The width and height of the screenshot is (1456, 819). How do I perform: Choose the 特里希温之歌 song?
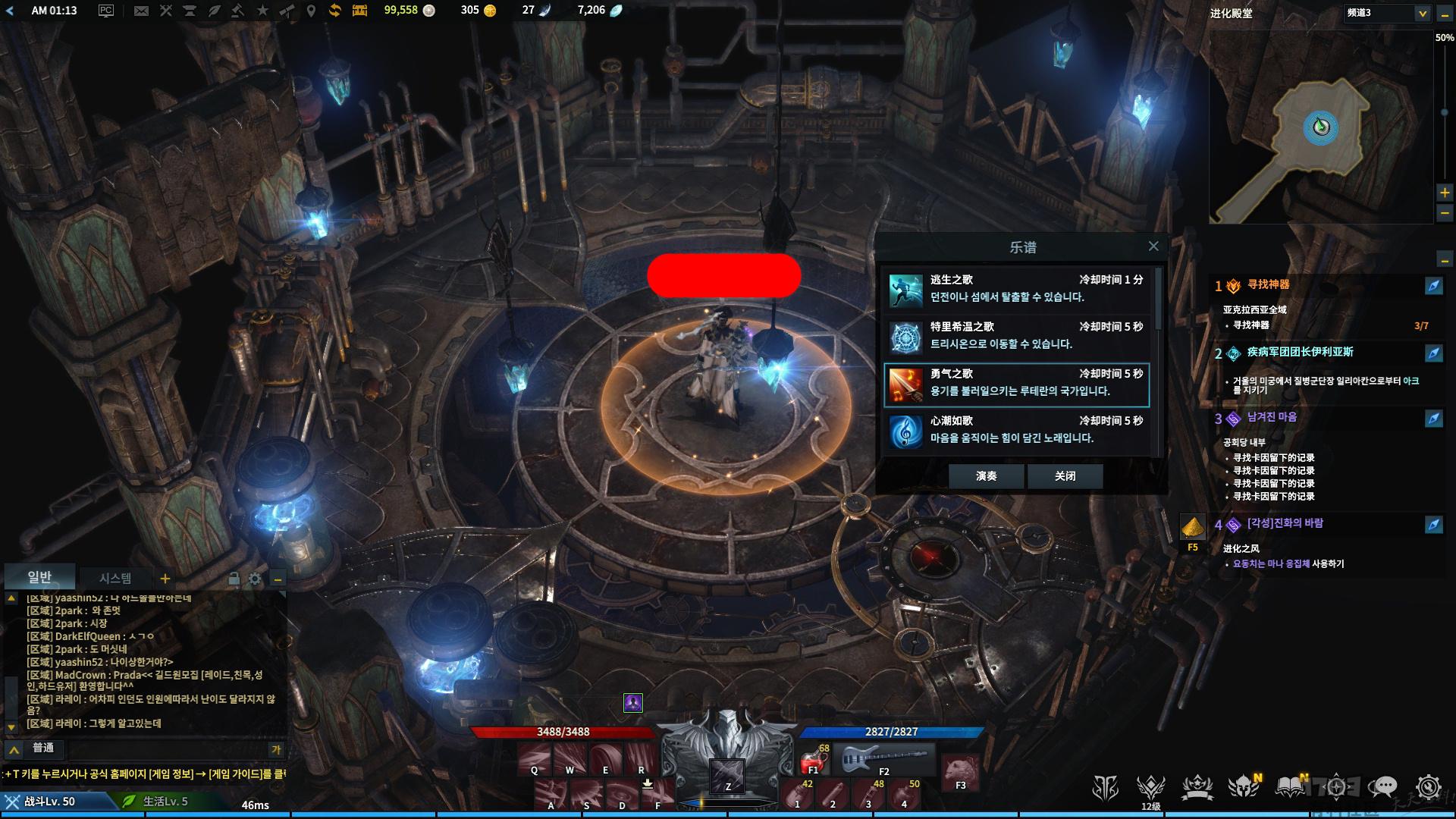[1016, 336]
